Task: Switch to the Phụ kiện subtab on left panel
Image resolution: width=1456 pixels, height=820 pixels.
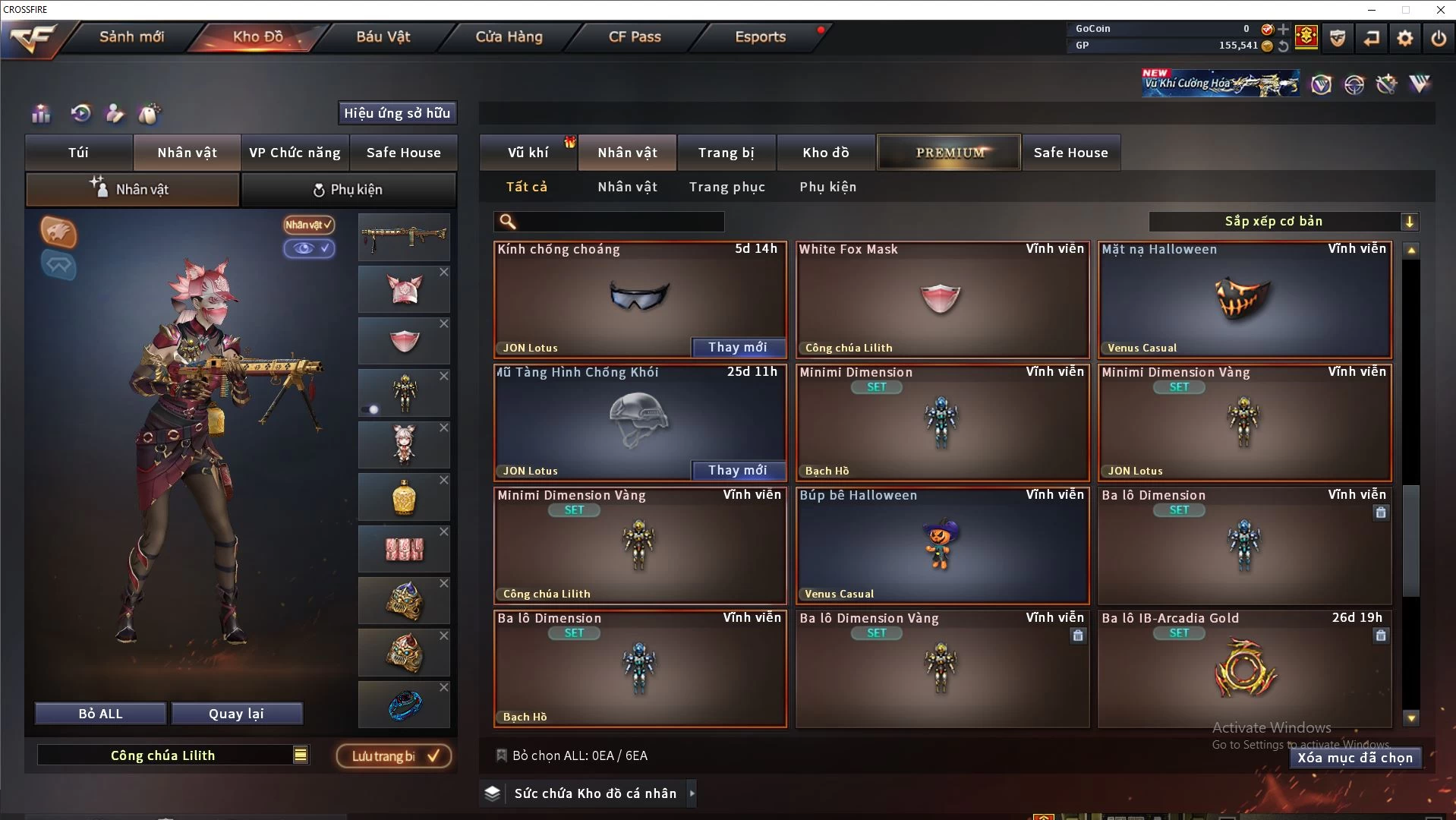Action: 348,190
